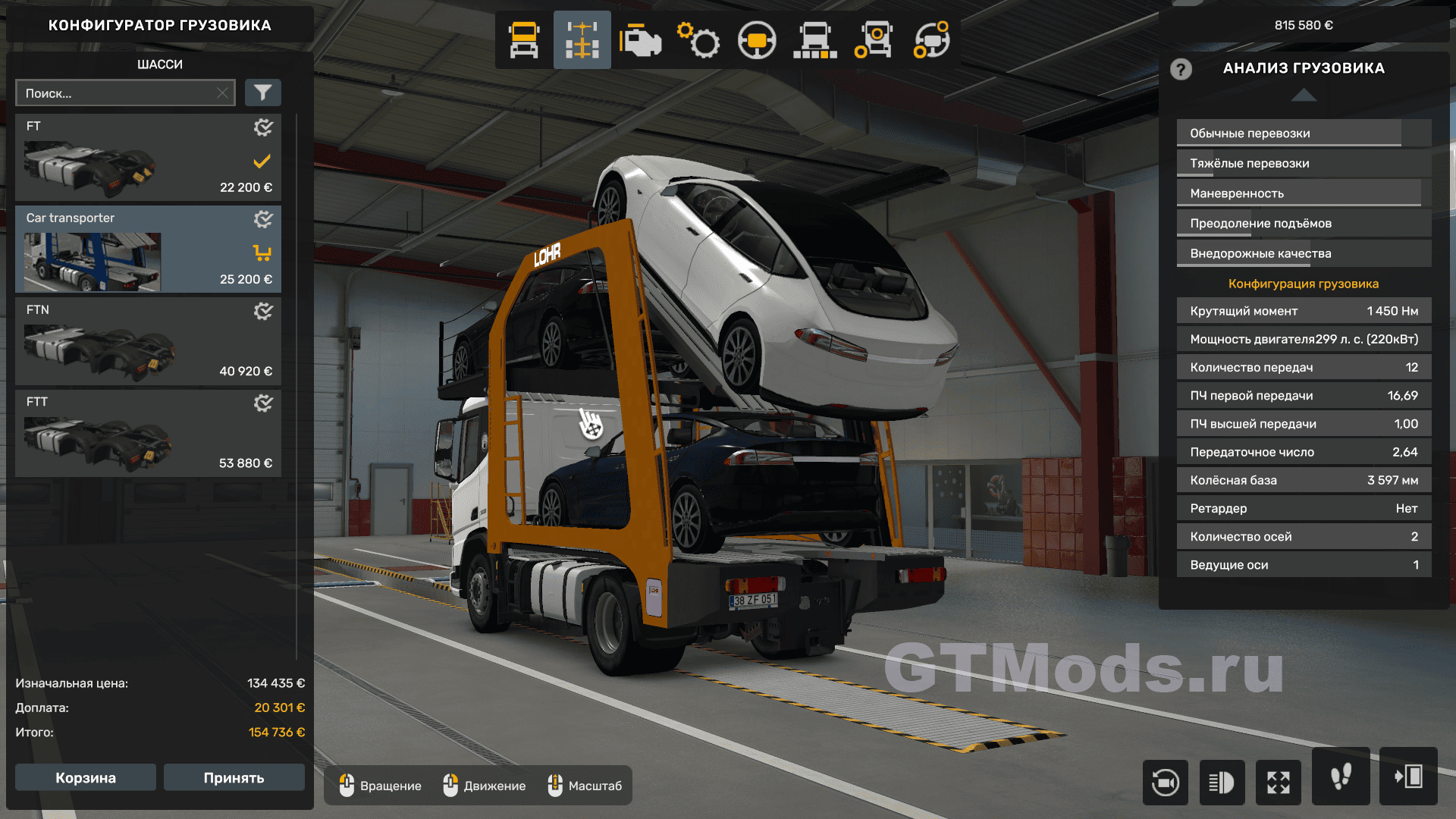The height and width of the screenshot is (819, 1456).
Task: Switch to walk-around footsteps mode
Action: (x=1341, y=777)
